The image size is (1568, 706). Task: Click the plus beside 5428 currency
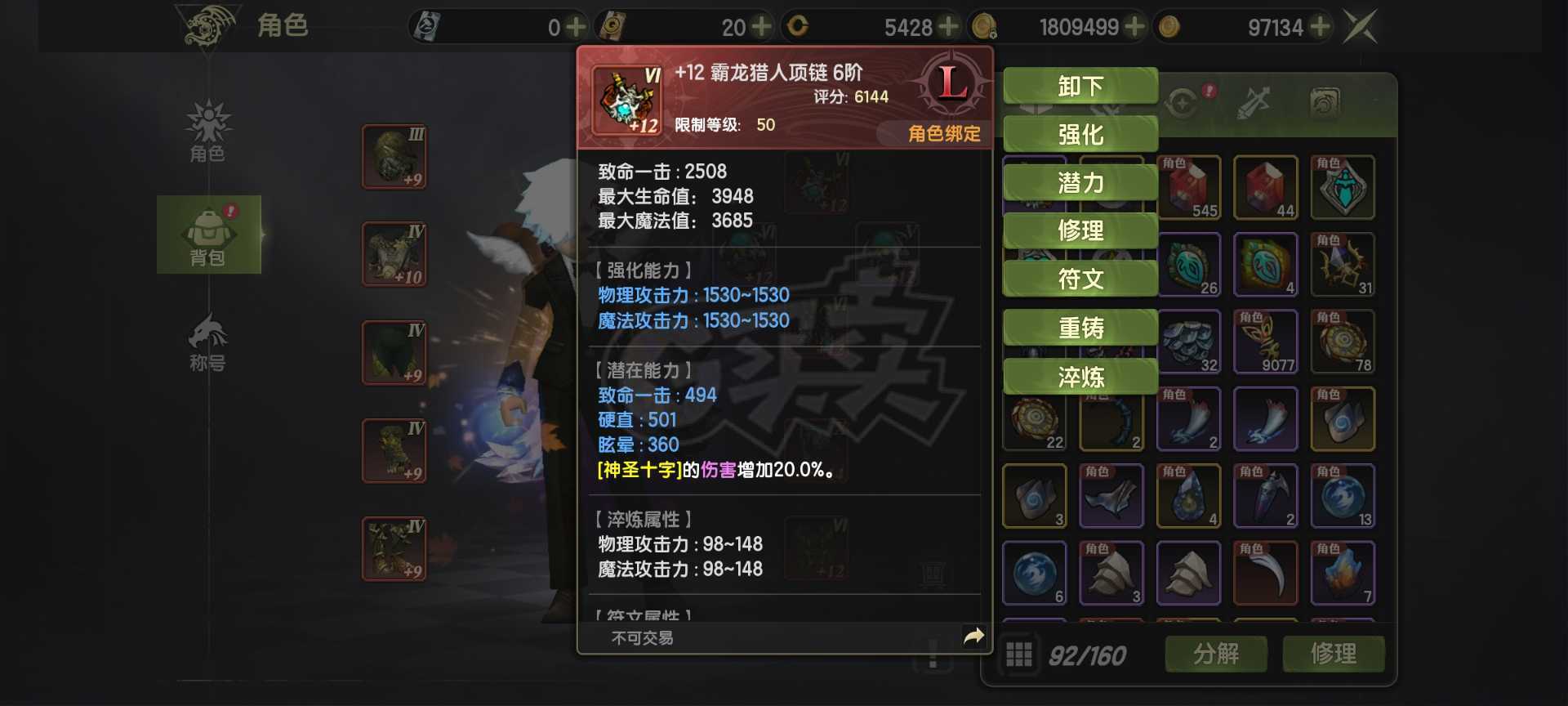(x=948, y=26)
